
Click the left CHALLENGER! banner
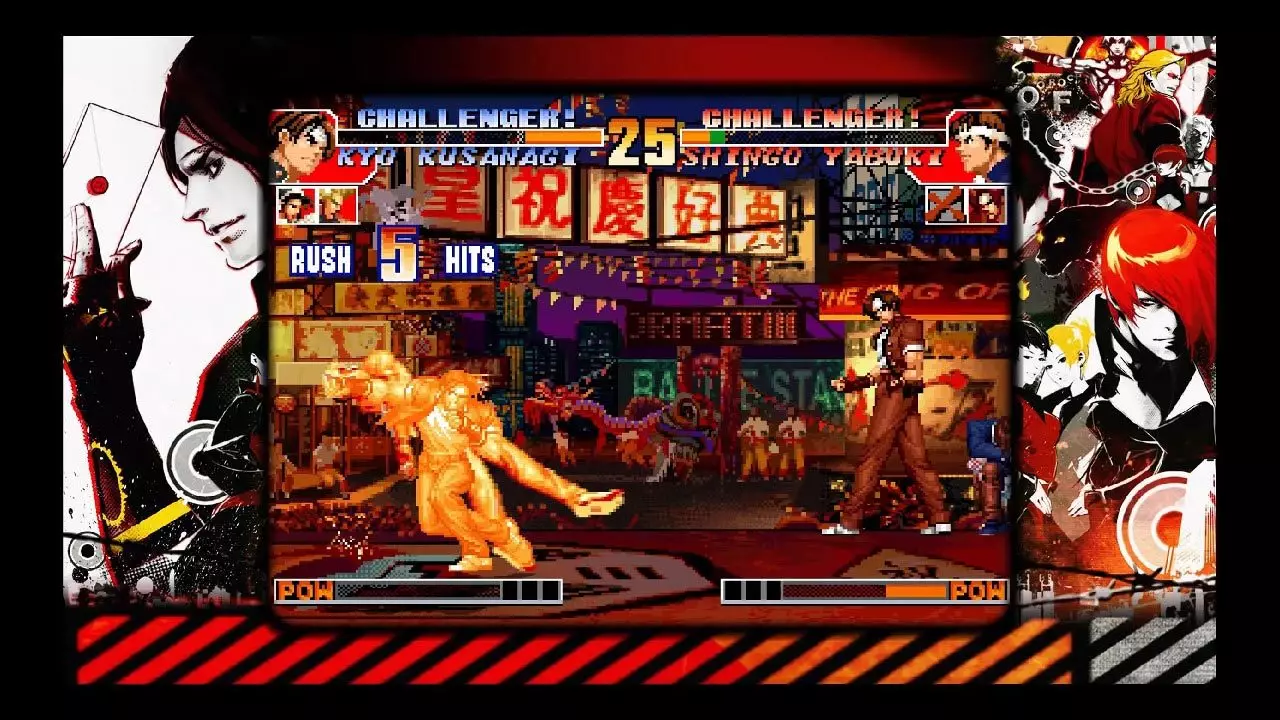(x=466, y=118)
